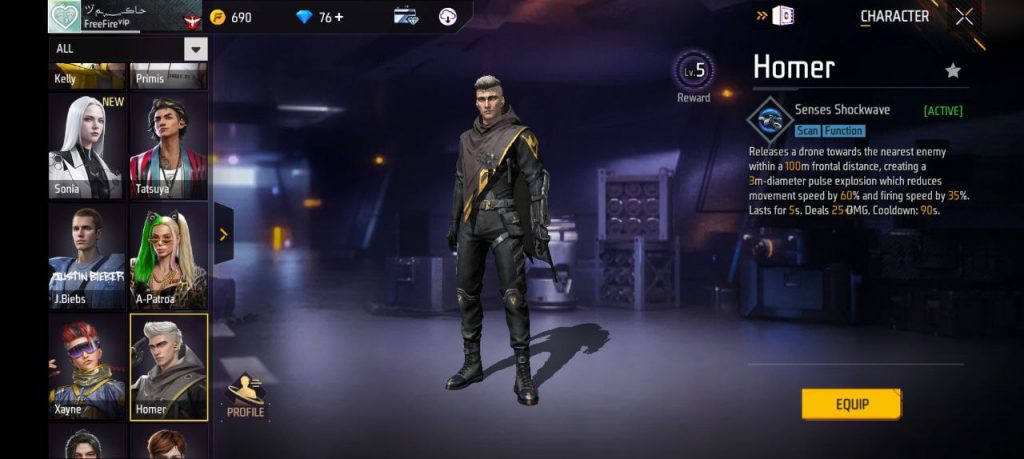Open the card icon beside diamonds
1024x459 pixels.
(406, 16)
